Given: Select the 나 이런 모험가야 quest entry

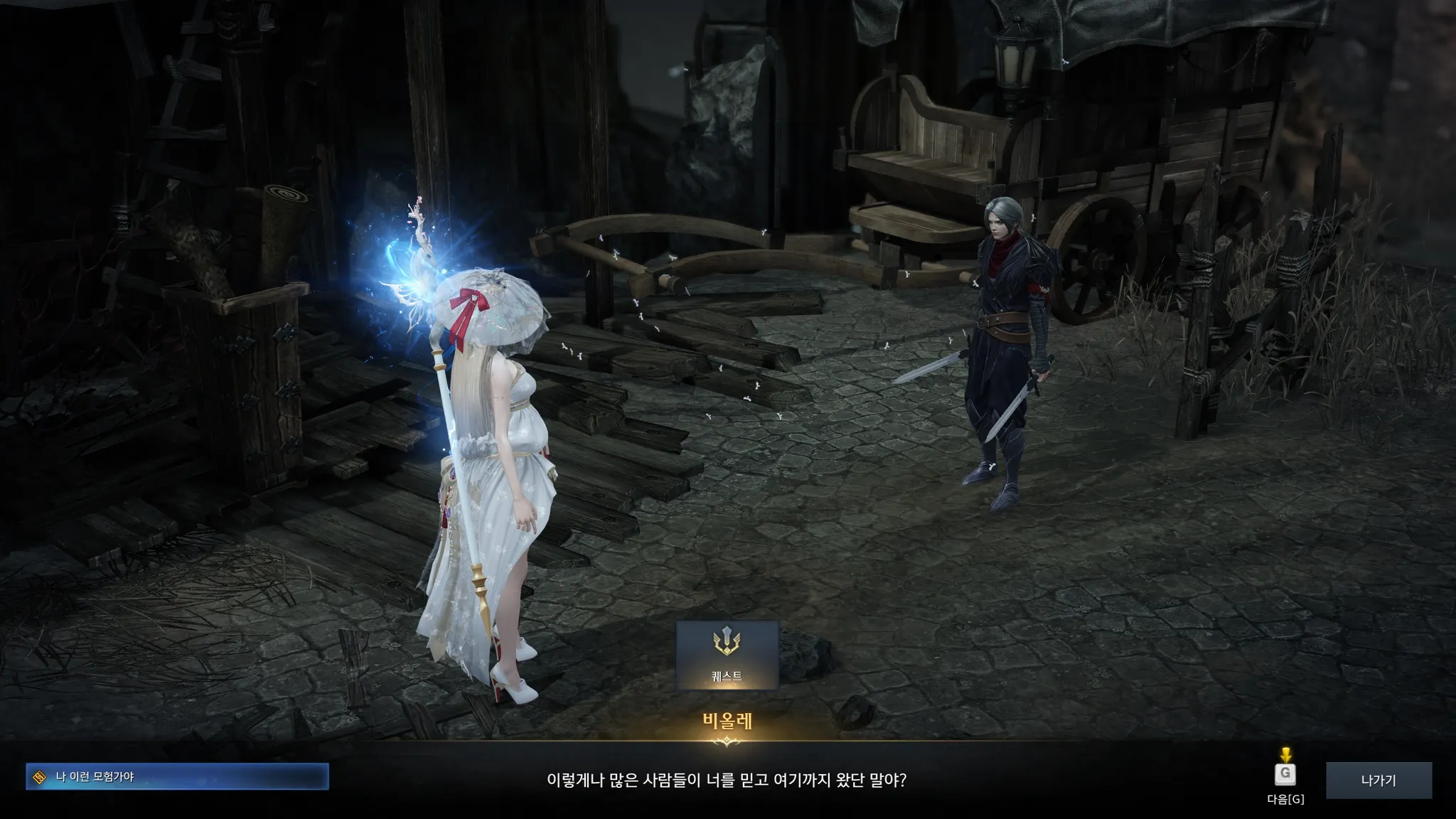Looking at the screenshot, I should (x=177, y=776).
